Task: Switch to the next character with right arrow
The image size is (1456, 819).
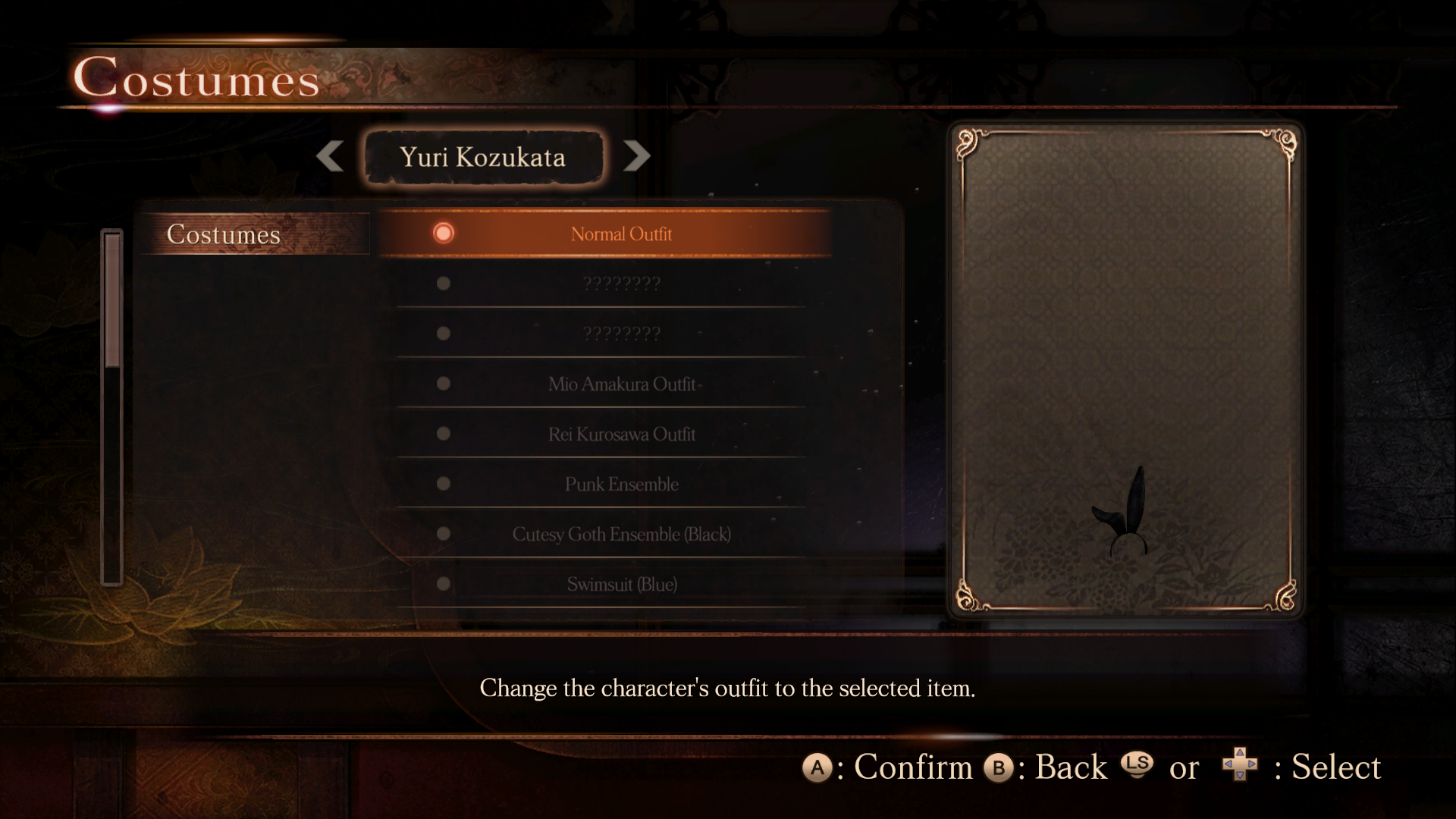Action: [637, 156]
